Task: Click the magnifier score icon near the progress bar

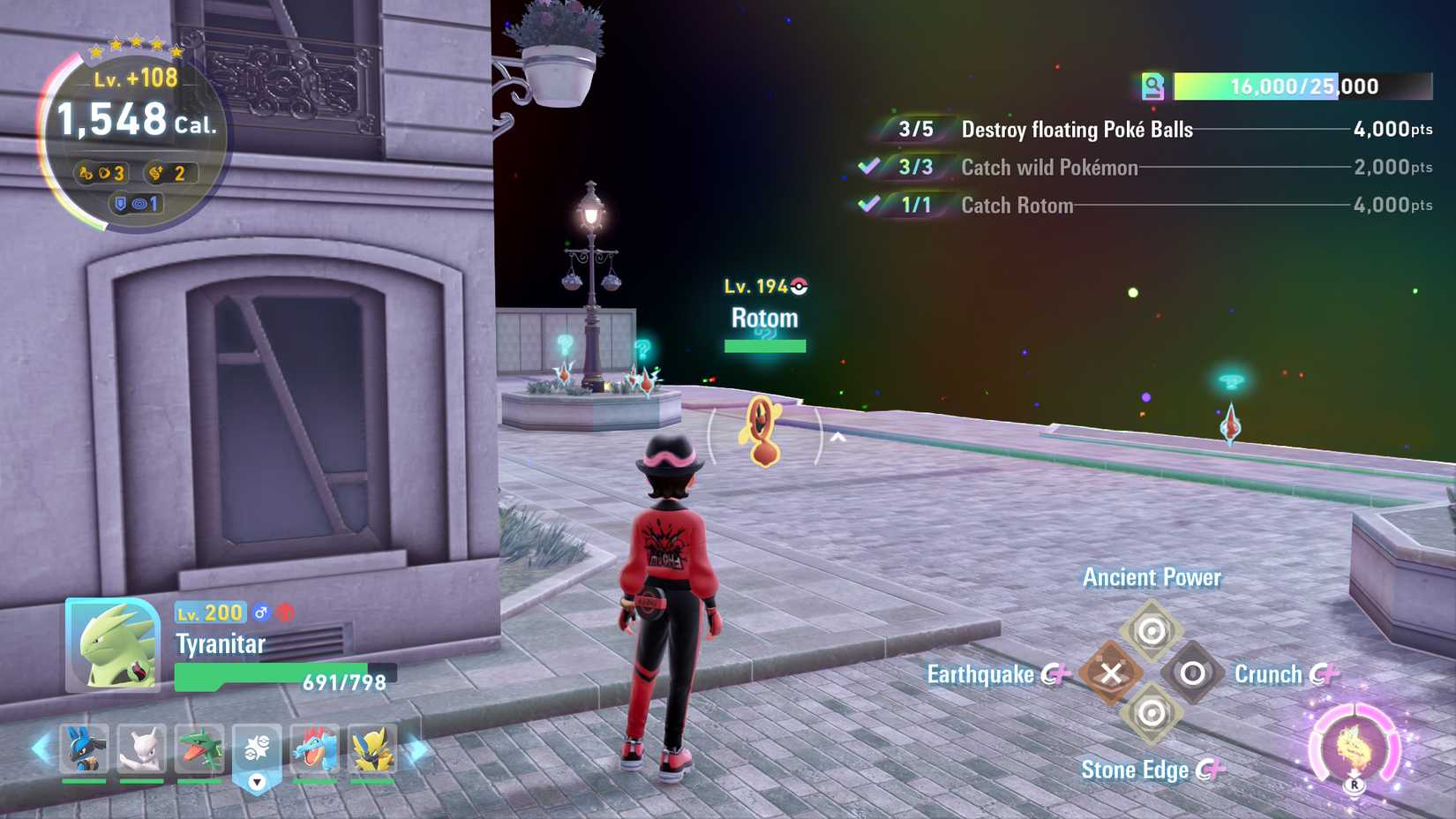Action: [x=1154, y=86]
